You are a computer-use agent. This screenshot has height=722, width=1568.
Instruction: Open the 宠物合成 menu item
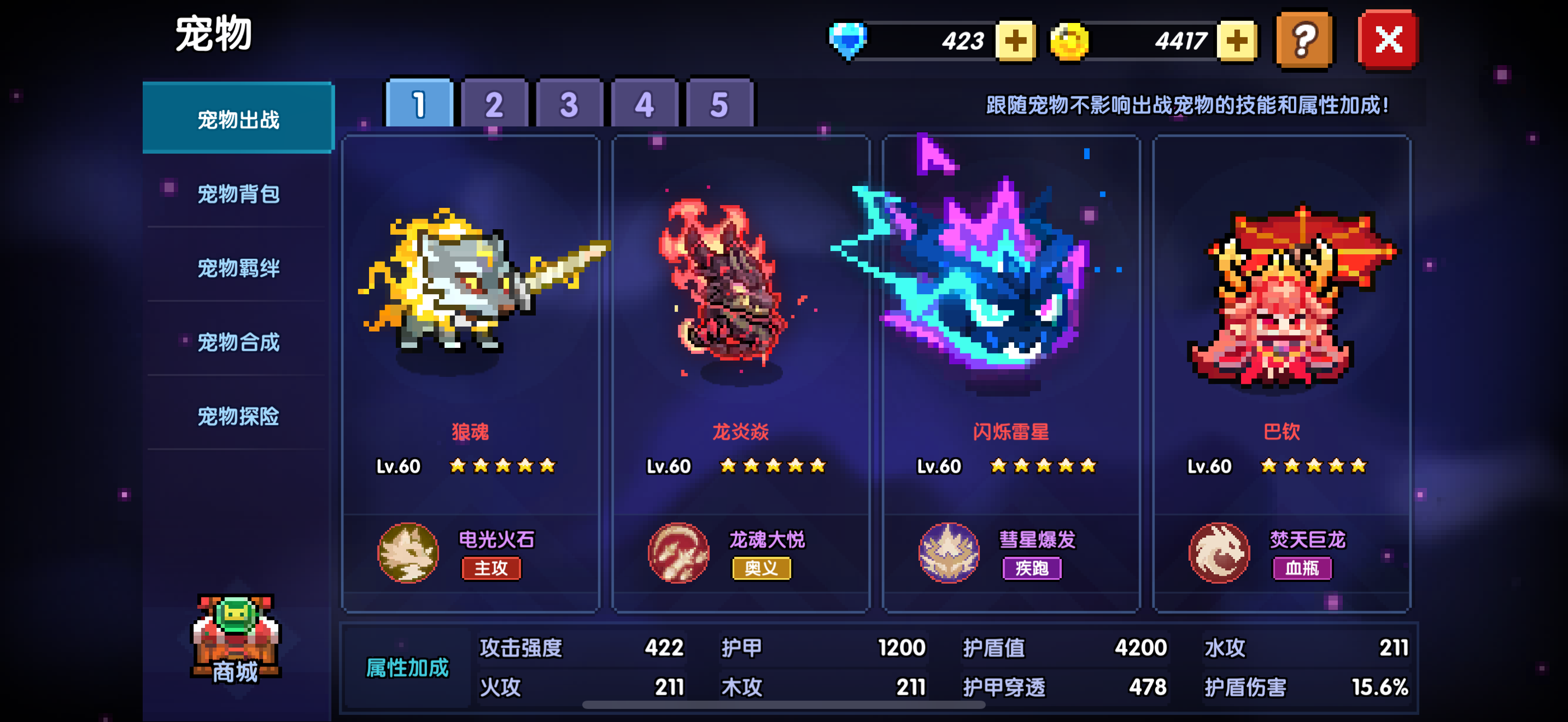click(x=237, y=342)
